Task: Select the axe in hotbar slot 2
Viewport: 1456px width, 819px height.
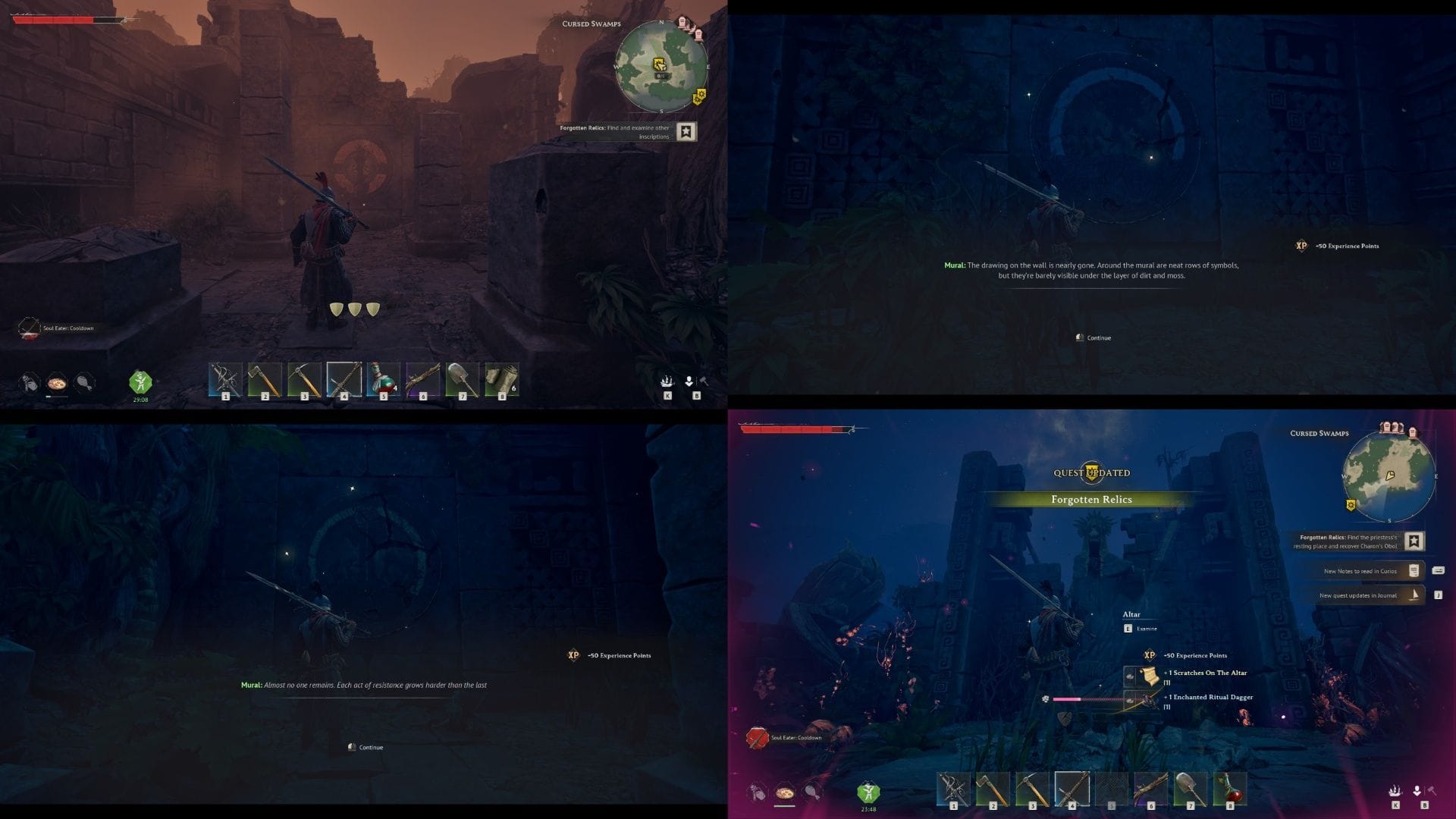Action: (263, 379)
